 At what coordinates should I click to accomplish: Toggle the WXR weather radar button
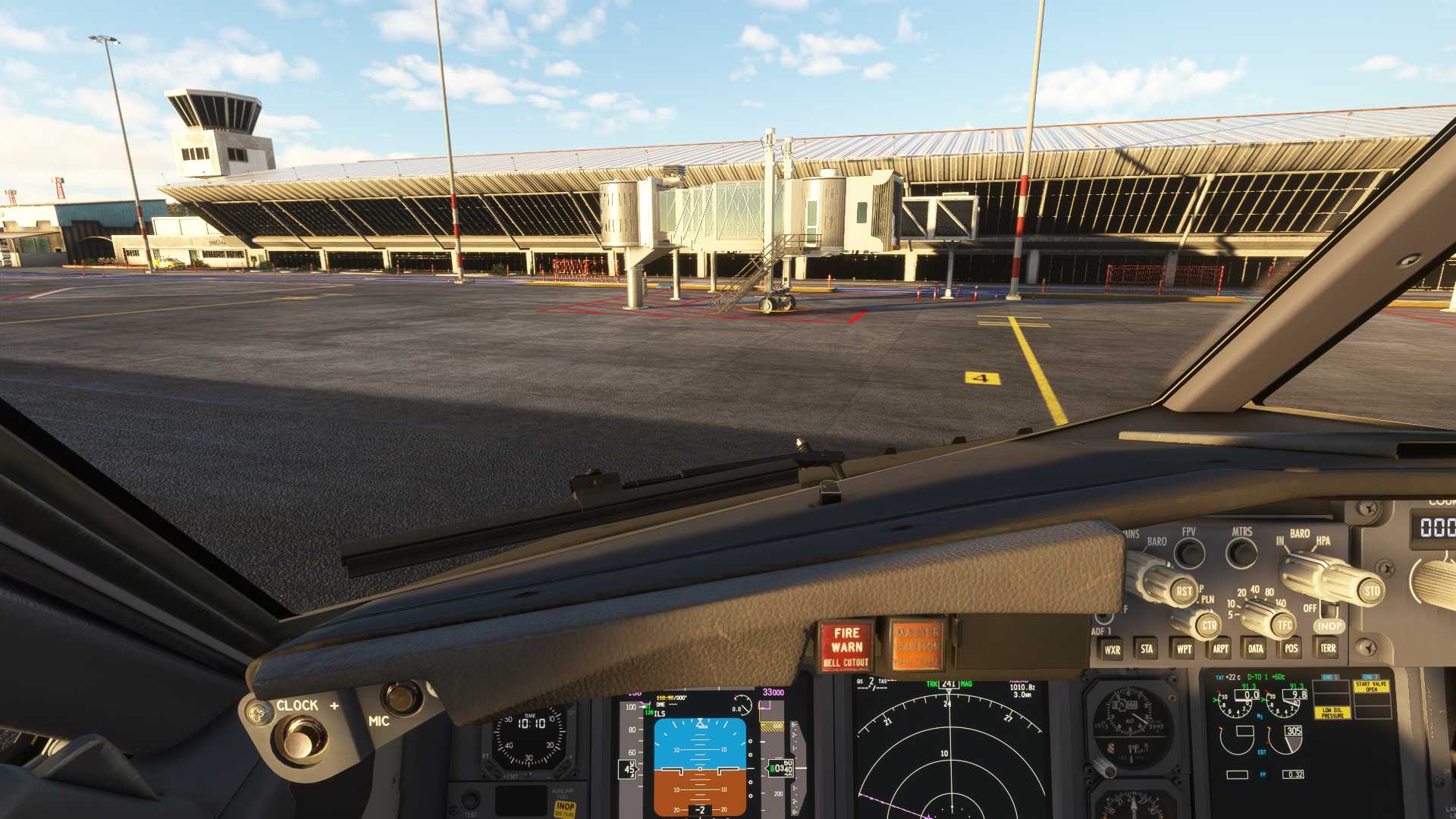[1112, 649]
